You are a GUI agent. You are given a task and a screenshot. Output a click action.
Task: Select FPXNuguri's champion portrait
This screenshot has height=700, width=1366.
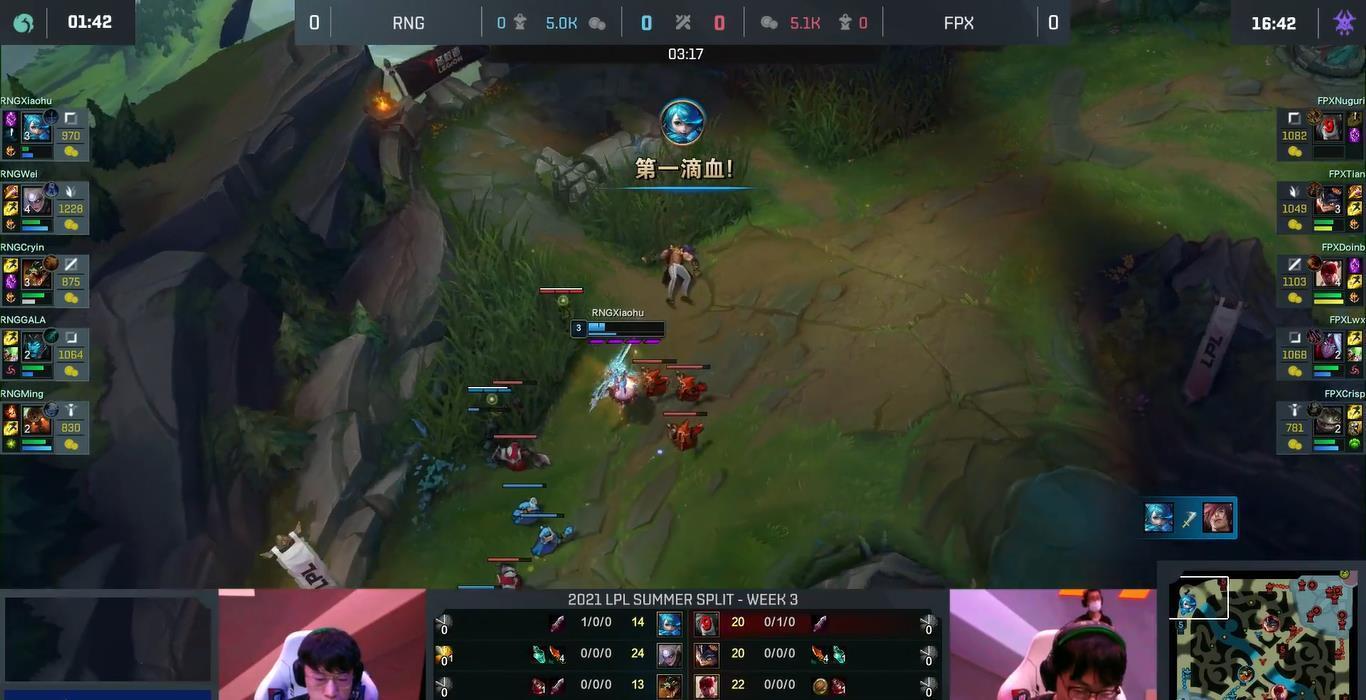click(1330, 127)
